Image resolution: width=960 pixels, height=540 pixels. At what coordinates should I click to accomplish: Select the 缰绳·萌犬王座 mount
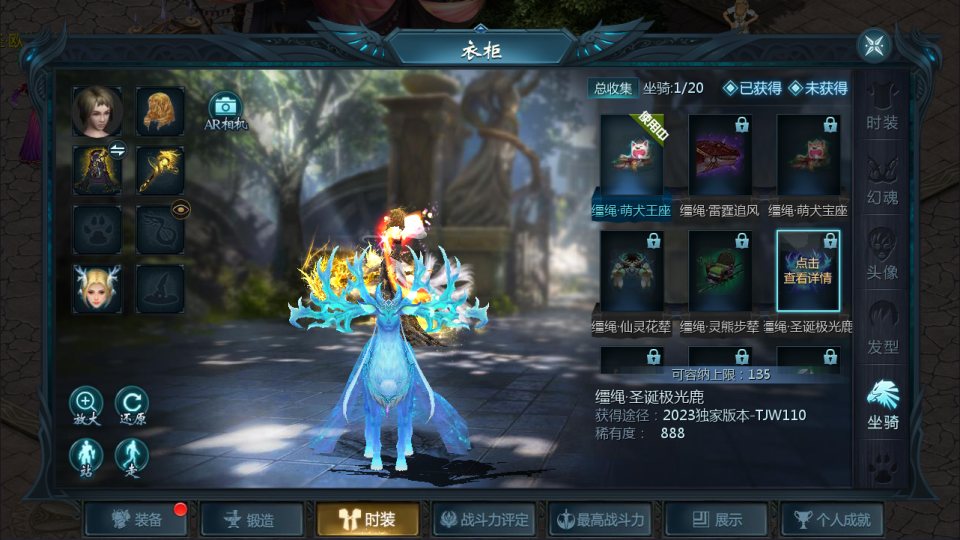[x=631, y=157]
